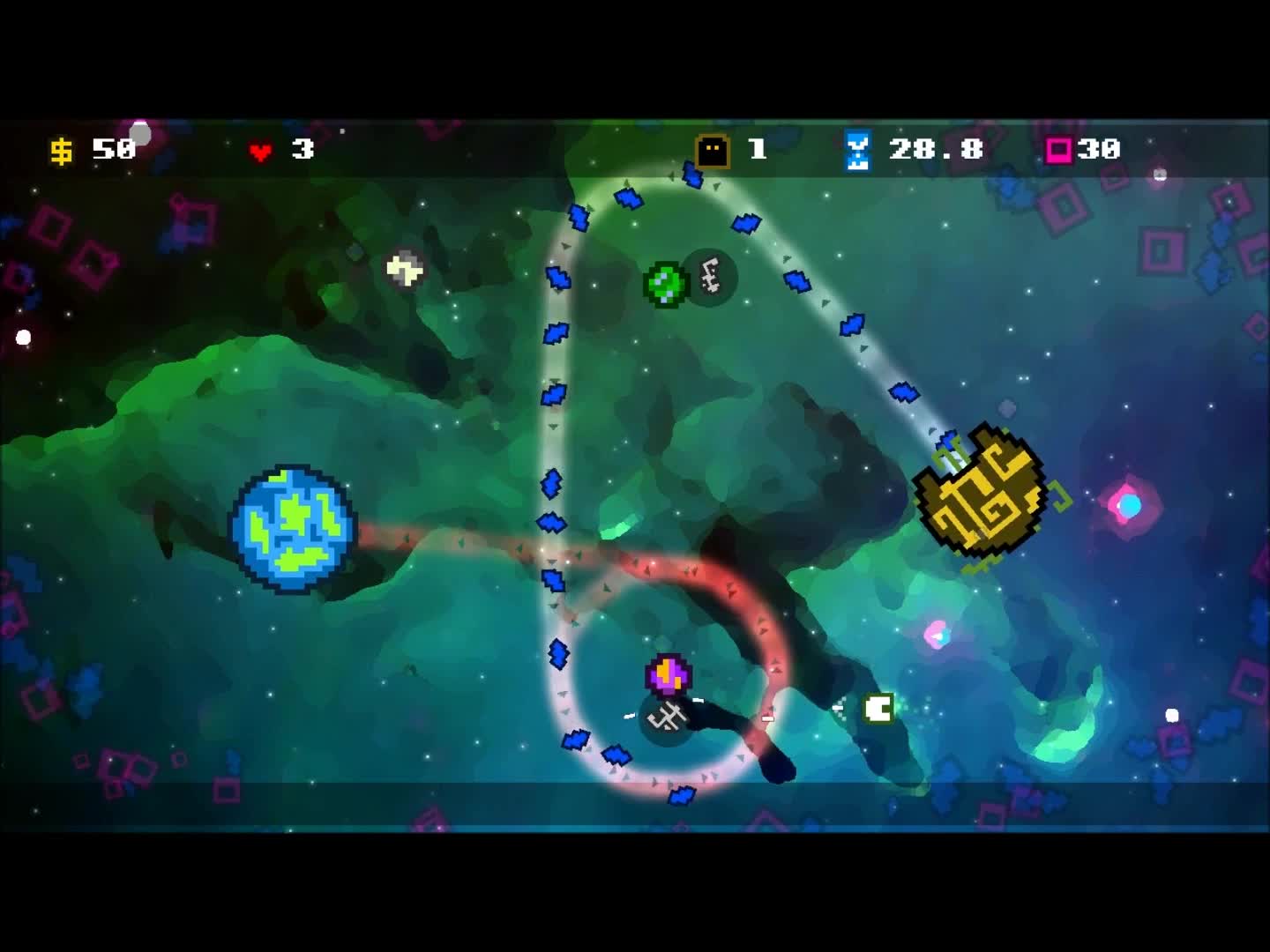Select the wave count number 30
This screenshot has width=1270, height=952.
pos(1096,150)
